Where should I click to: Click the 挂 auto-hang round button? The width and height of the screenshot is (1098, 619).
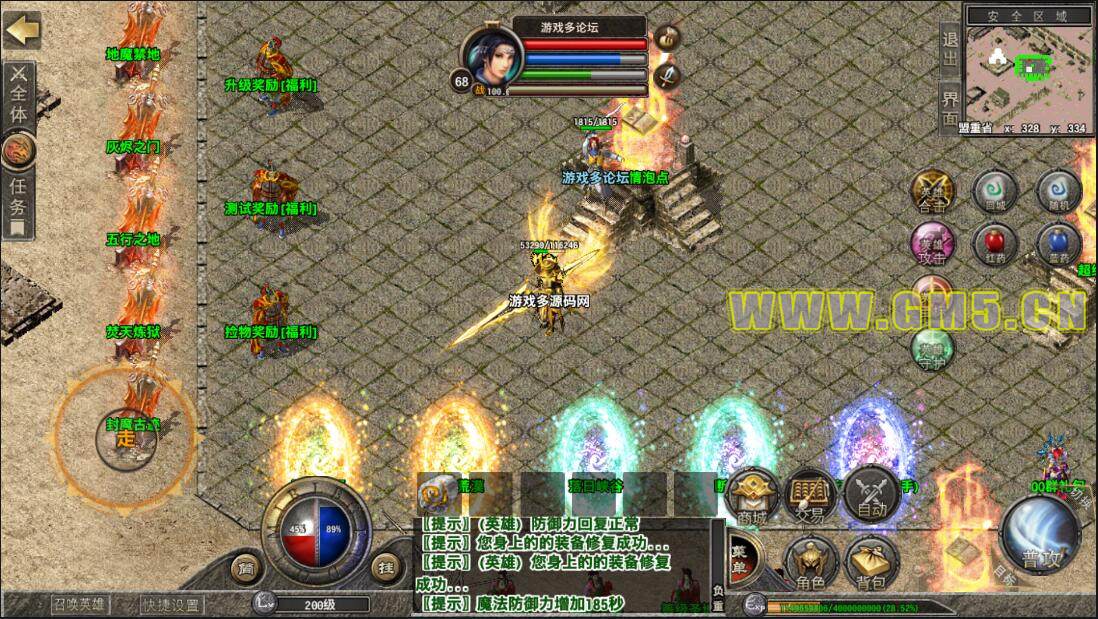tap(385, 568)
